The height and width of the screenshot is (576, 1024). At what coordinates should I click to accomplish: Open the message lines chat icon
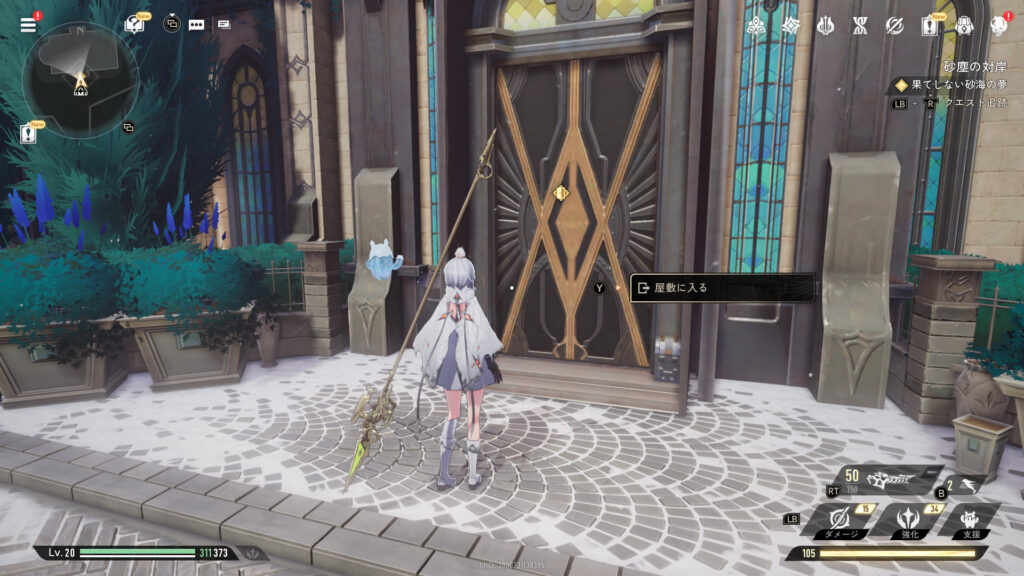(223, 25)
